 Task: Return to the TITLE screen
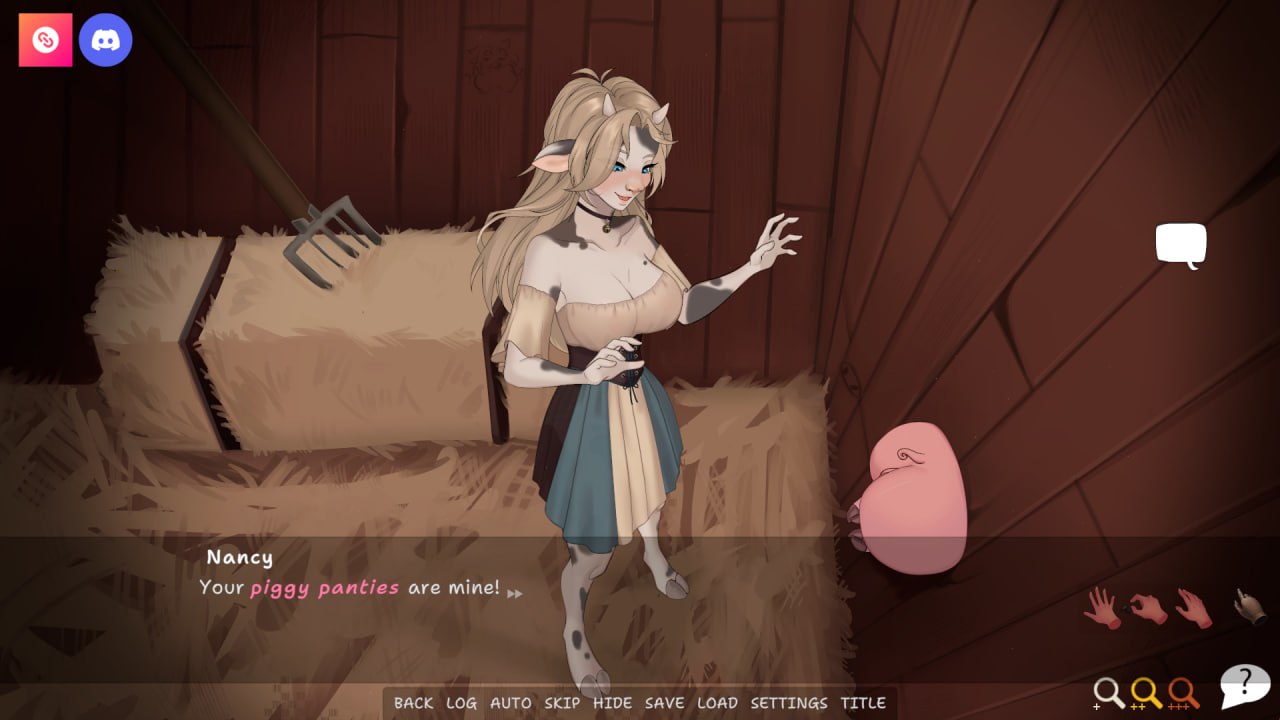866,703
